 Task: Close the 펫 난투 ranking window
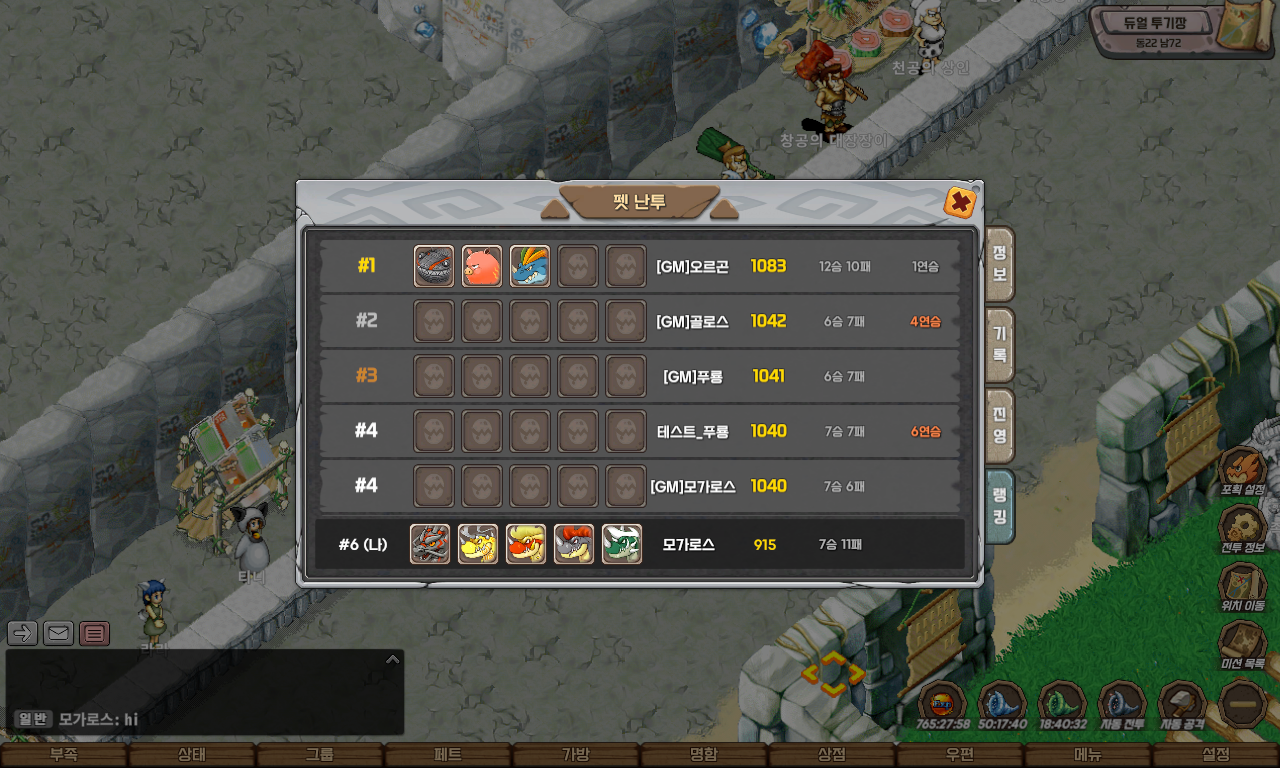(x=959, y=203)
